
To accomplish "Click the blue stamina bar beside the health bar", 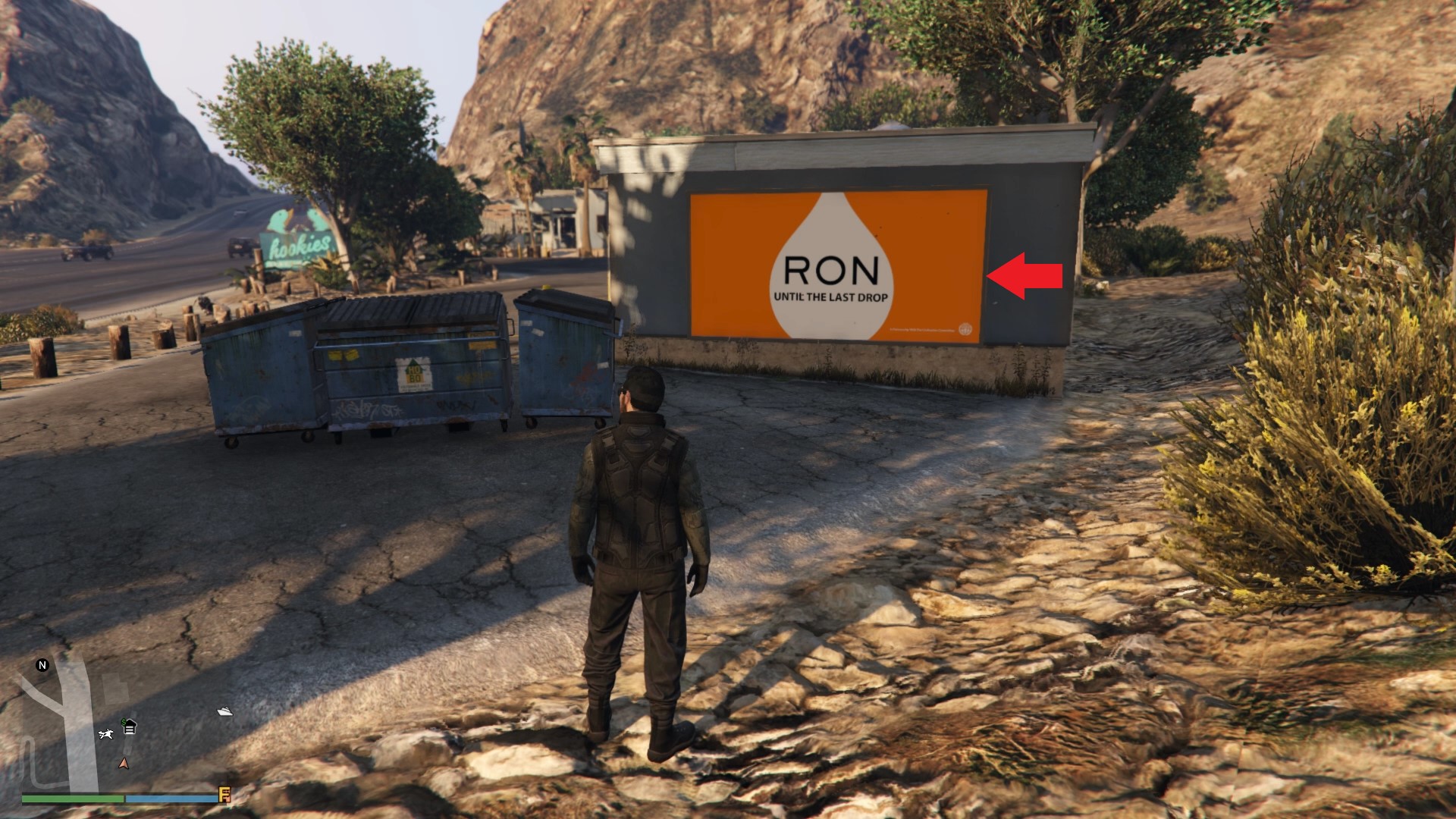I will (x=171, y=799).
